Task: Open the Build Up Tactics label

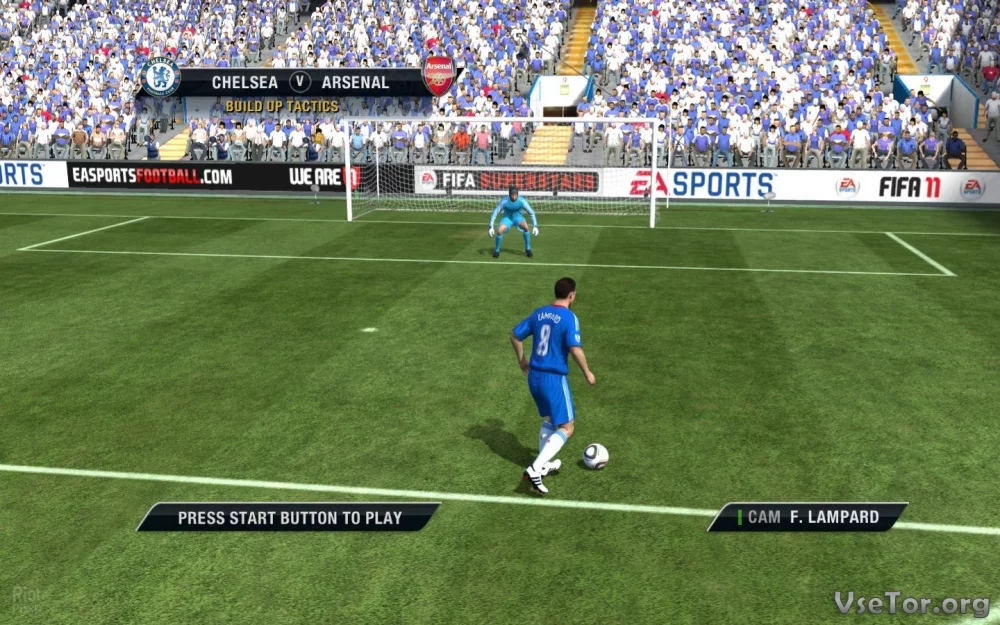Action: point(282,106)
